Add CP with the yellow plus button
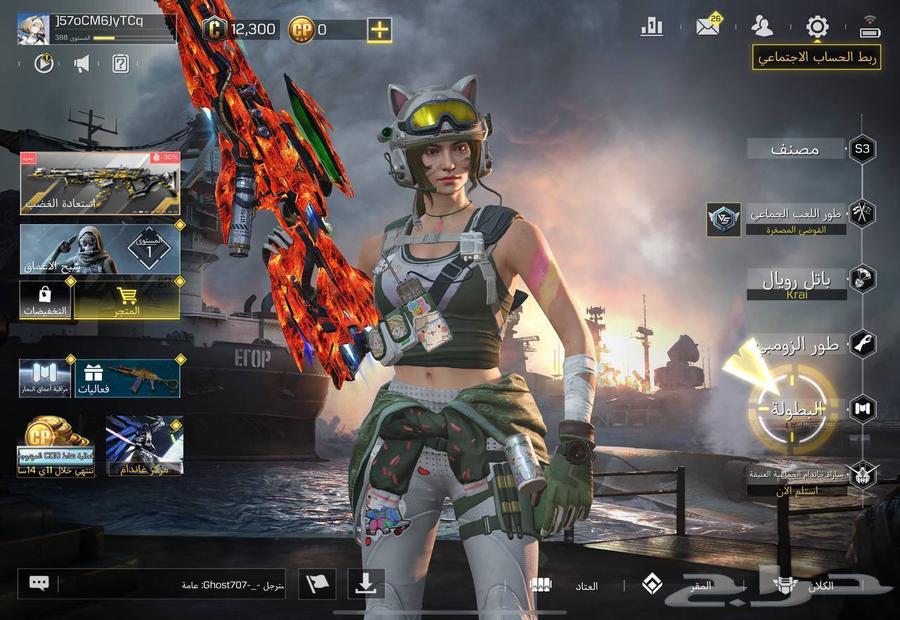 pyautogui.click(x=379, y=30)
